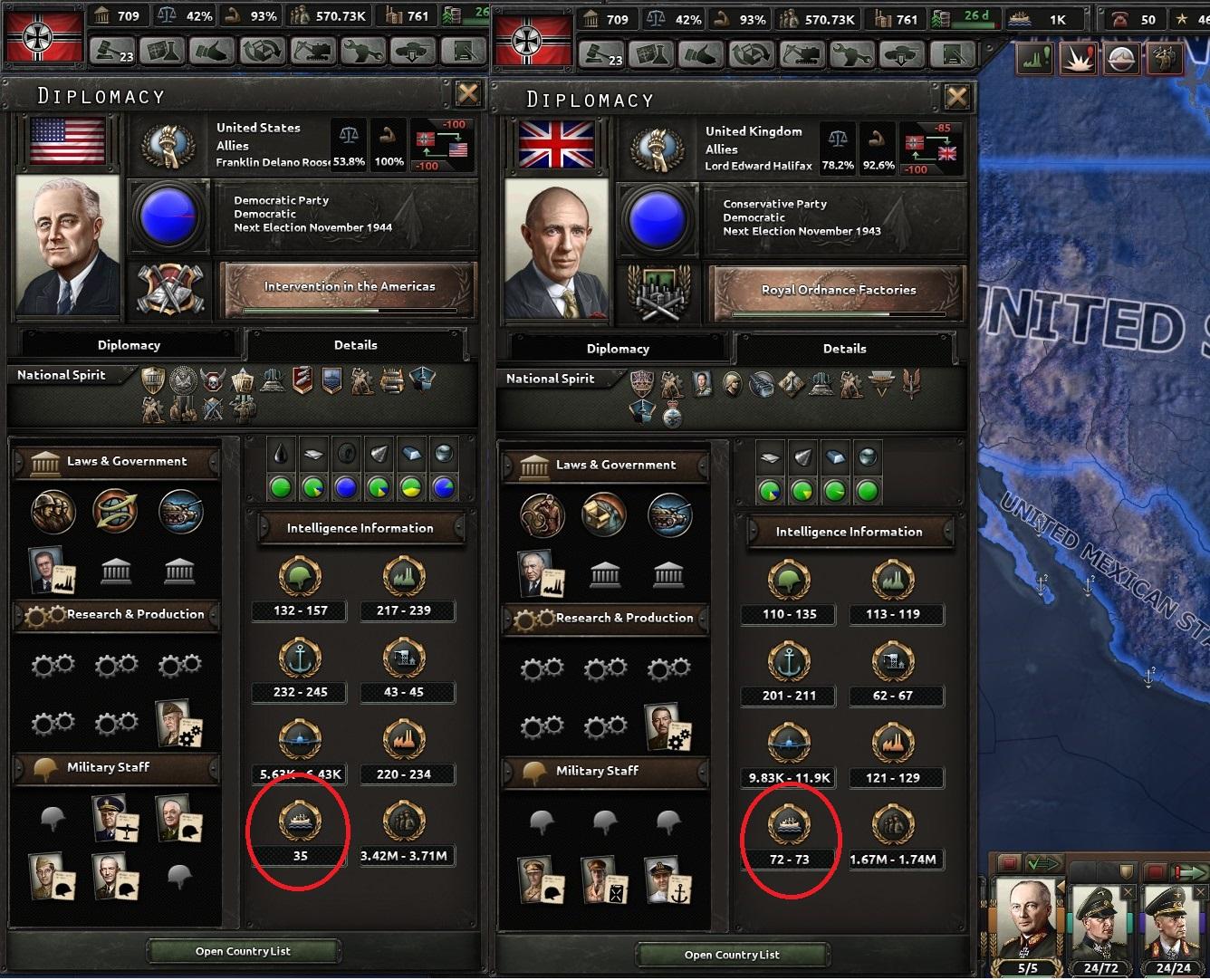Screen dimensions: 1210x980
Task: Click the Royal Ordnance Factories focus banner
Action: [836, 290]
